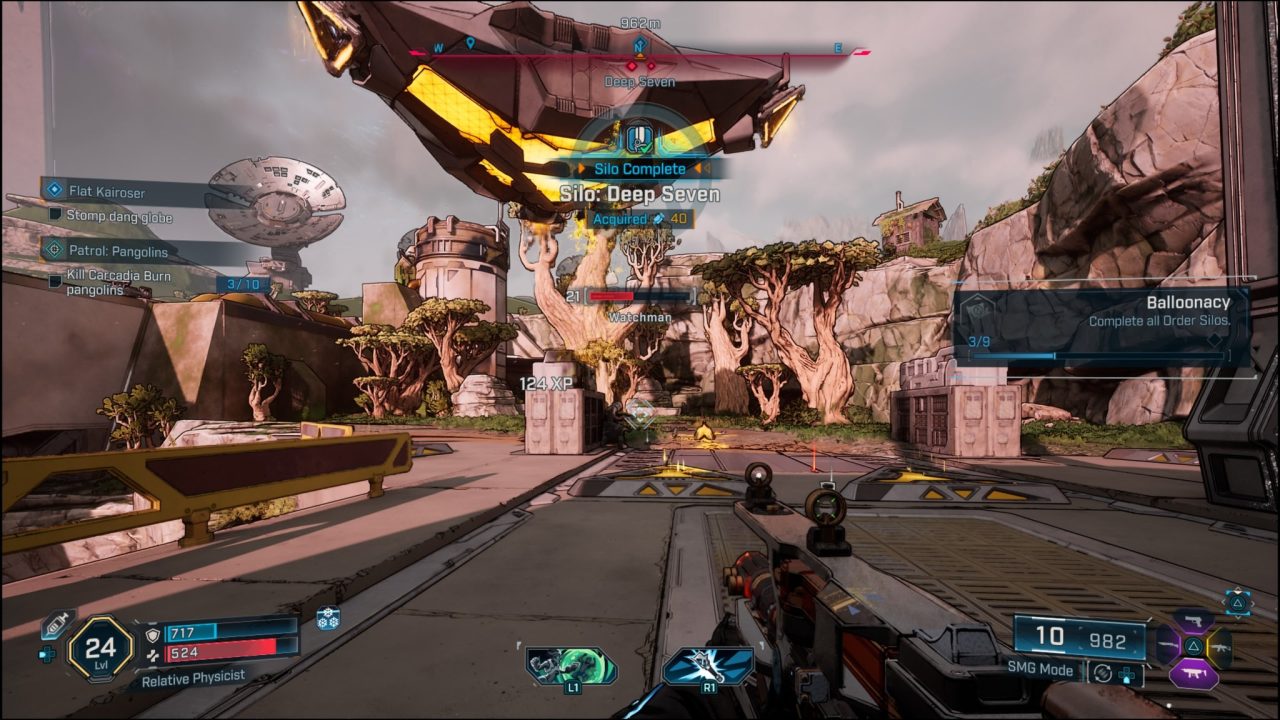
Task: Click the Relative Physicist title text
Action: click(194, 678)
